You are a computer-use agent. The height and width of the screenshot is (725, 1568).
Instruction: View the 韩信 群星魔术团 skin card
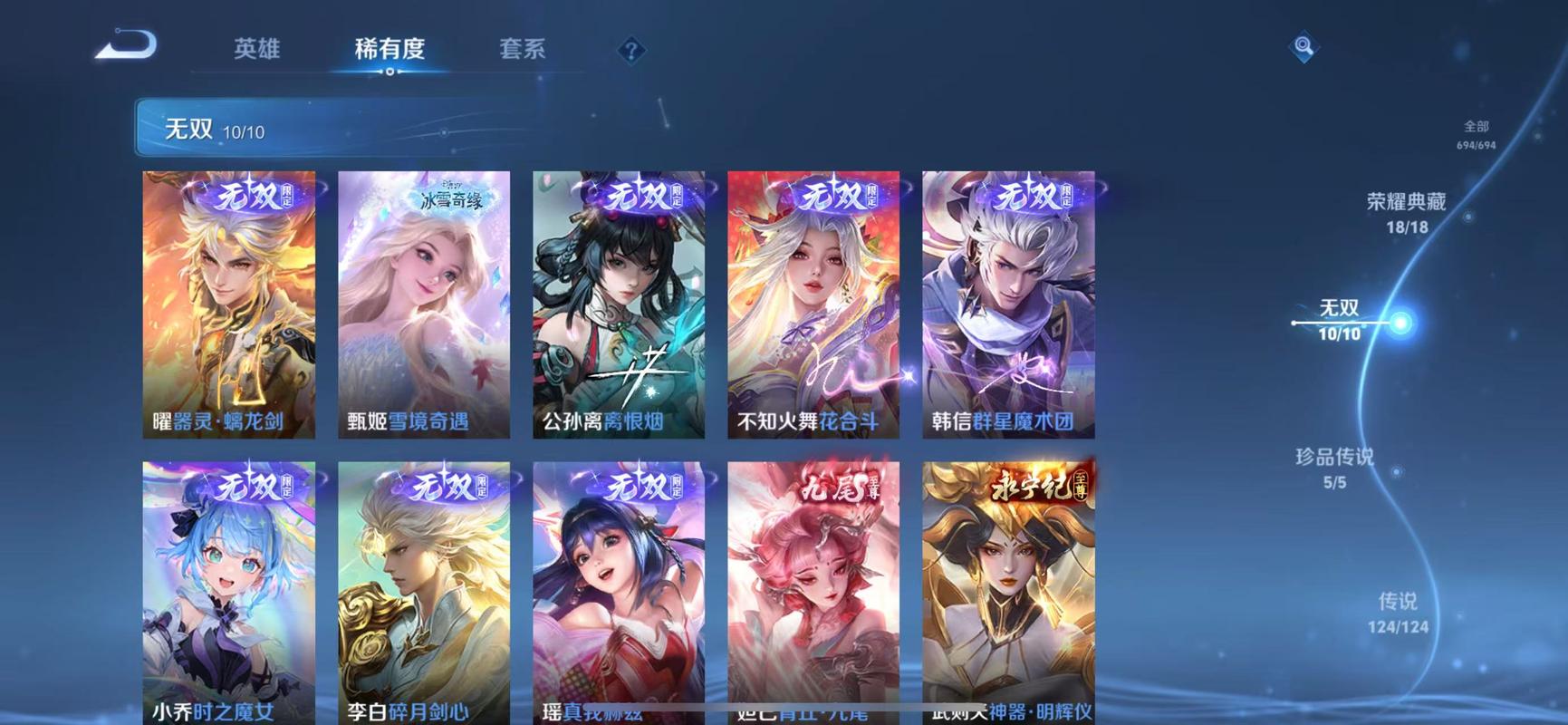click(x=1008, y=304)
